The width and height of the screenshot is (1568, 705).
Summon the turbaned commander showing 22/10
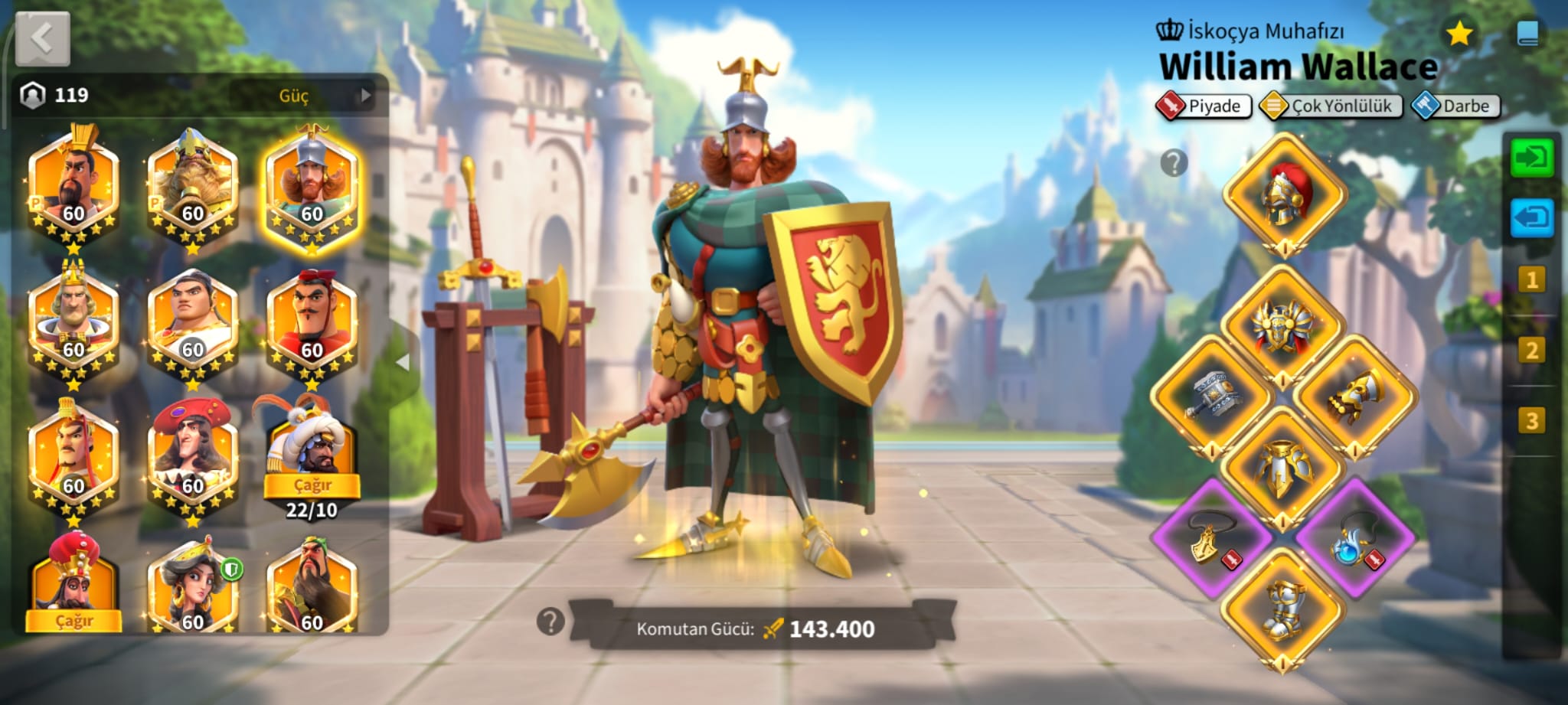point(312,484)
